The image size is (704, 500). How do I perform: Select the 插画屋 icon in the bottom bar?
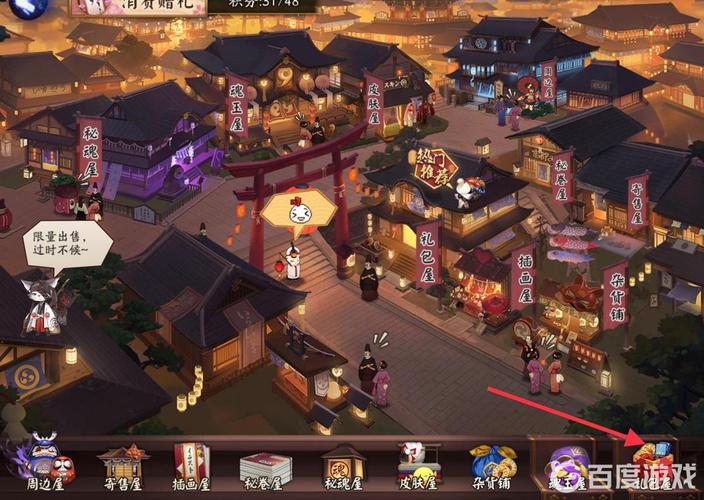pos(192,465)
